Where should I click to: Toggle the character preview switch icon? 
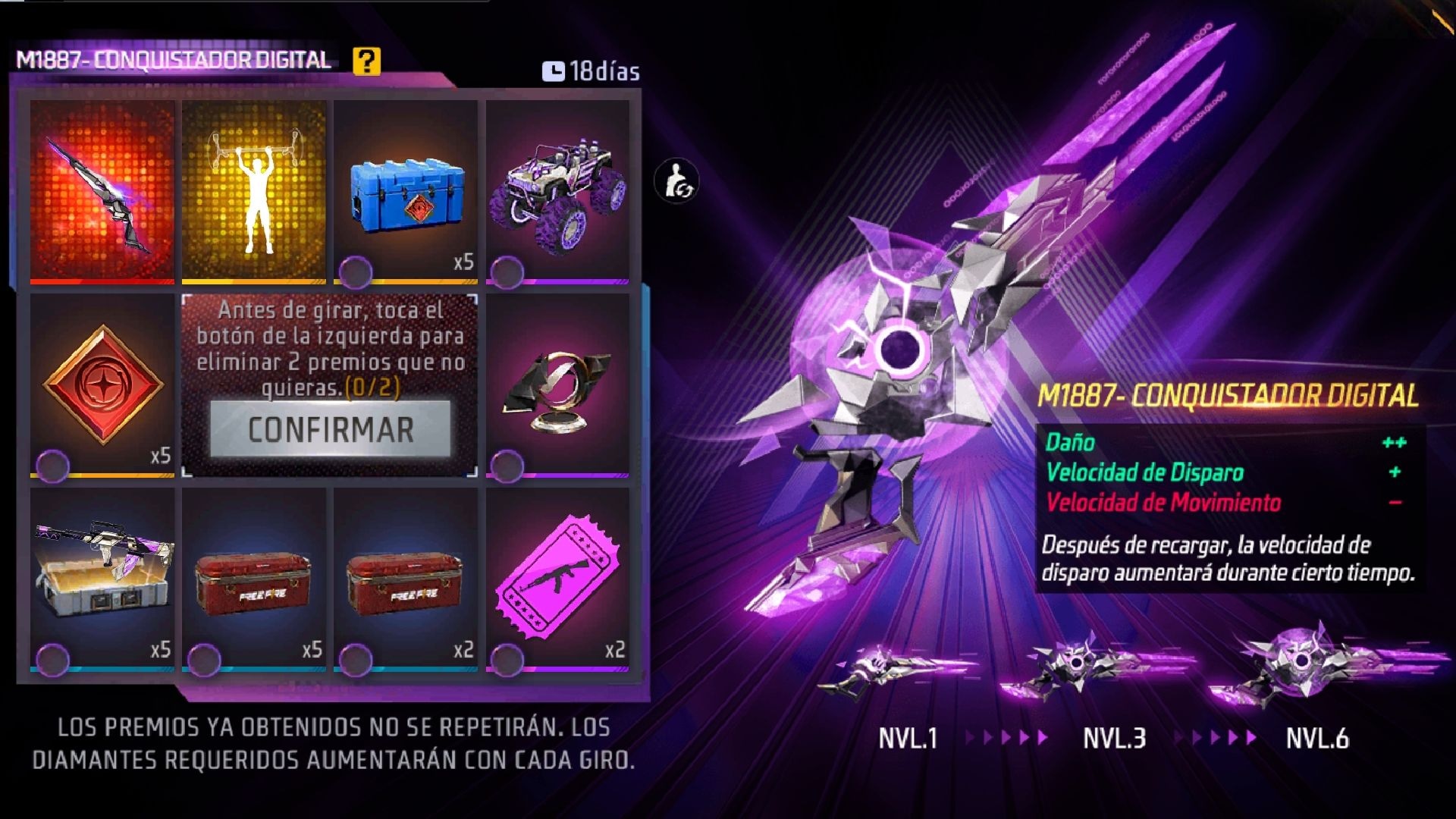pos(676,181)
